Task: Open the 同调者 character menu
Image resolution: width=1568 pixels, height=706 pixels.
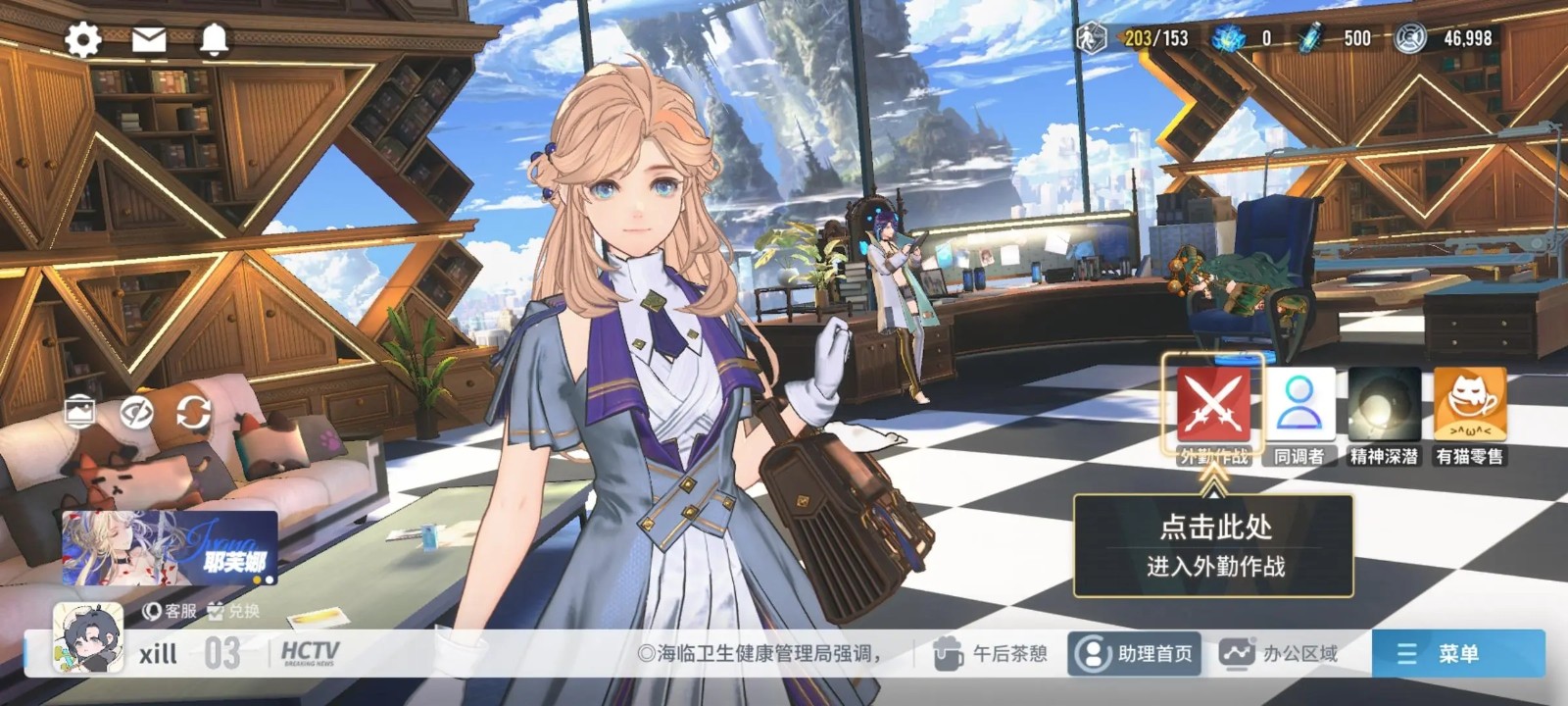Action: [1299, 407]
